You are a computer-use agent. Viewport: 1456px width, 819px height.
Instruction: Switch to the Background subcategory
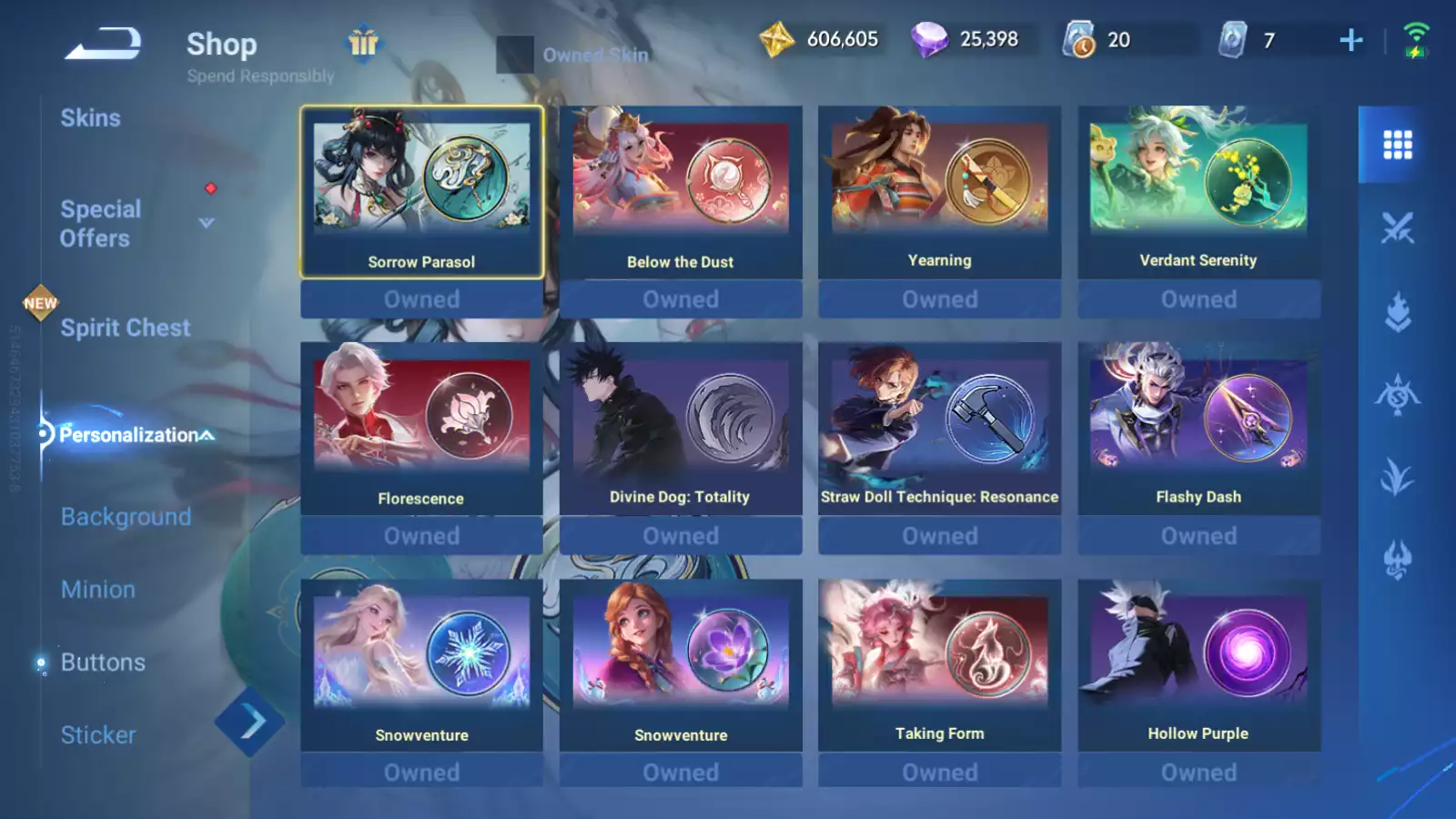coord(126,517)
